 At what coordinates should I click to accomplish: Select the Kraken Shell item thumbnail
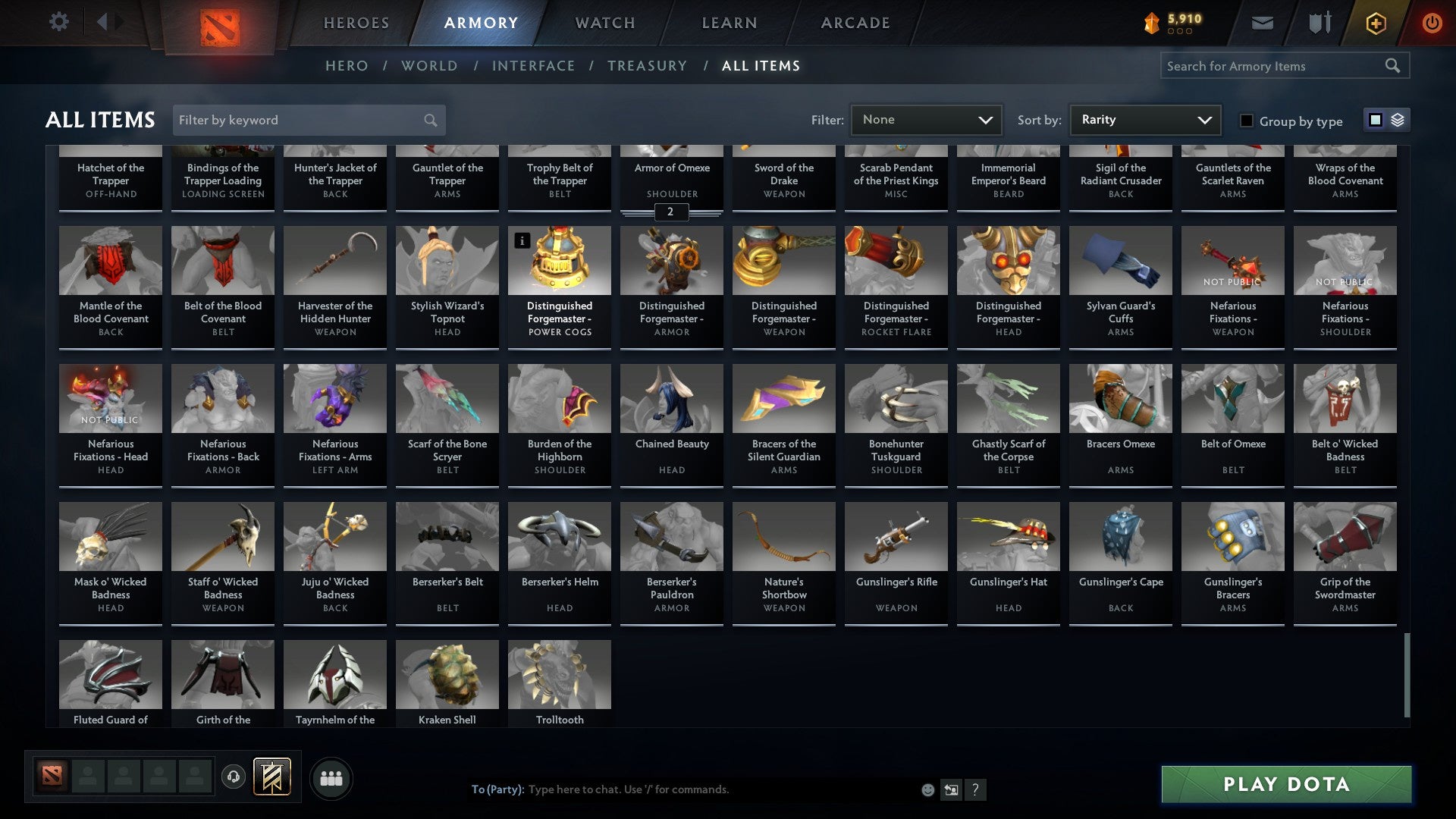(447, 674)
